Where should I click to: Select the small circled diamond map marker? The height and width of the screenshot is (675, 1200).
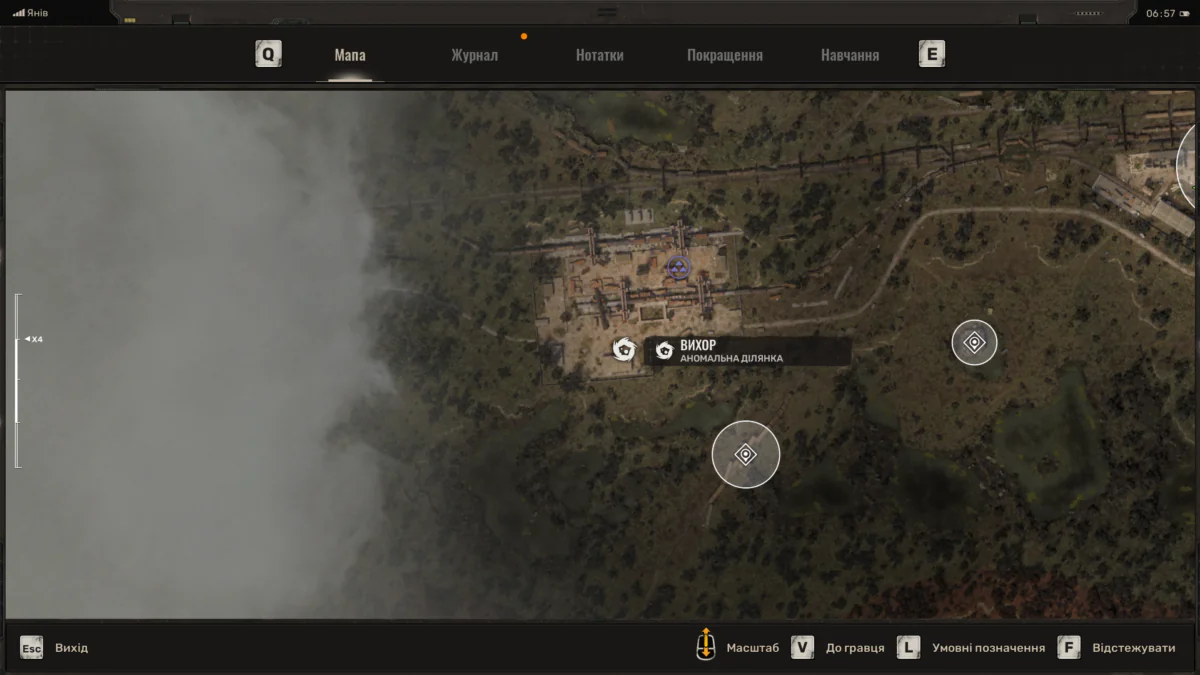(974, 343)
